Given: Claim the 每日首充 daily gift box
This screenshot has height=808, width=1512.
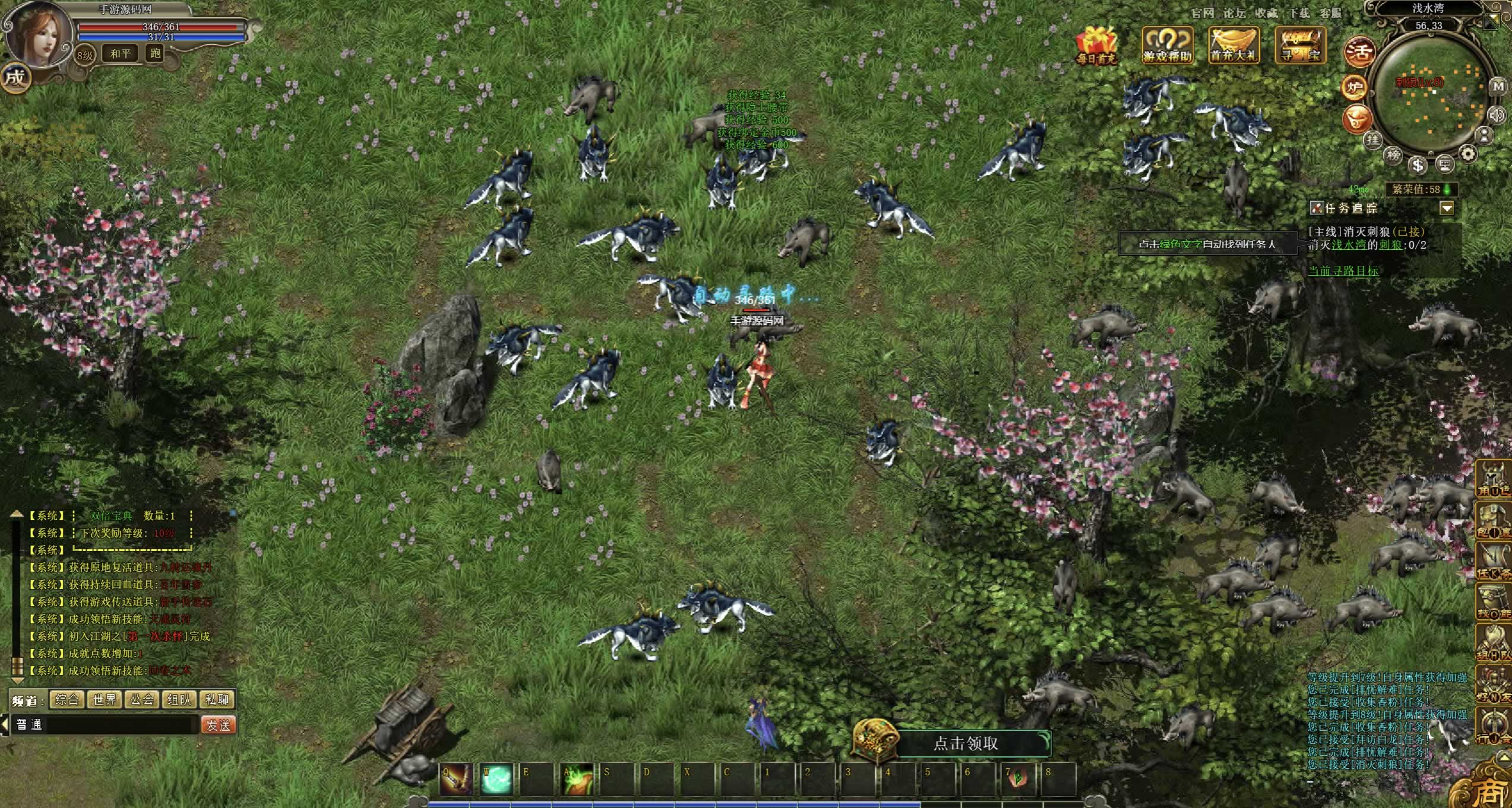Looking at the screenshot, I should [x=1097, y=44].
